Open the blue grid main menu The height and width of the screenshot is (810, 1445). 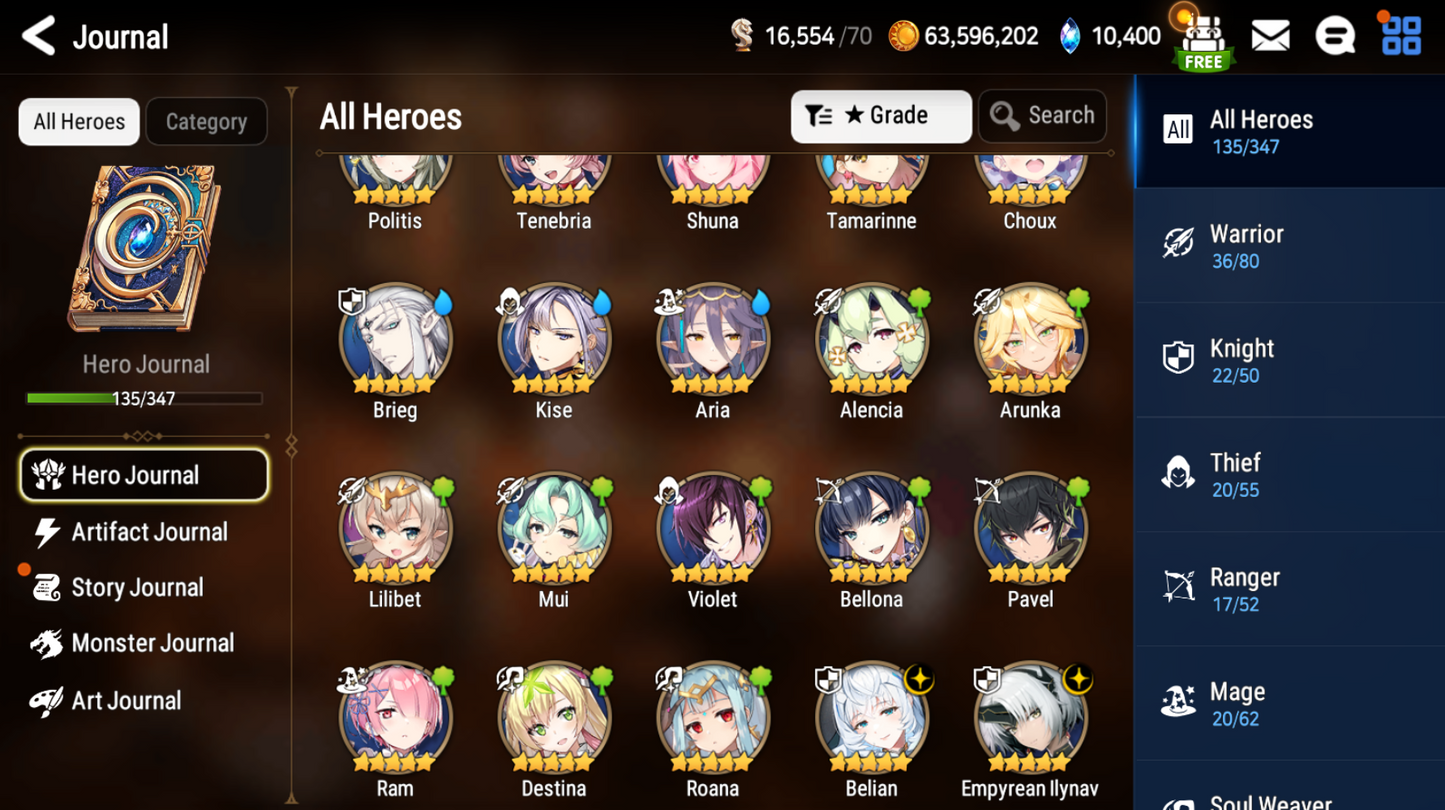click(1400, 37)
